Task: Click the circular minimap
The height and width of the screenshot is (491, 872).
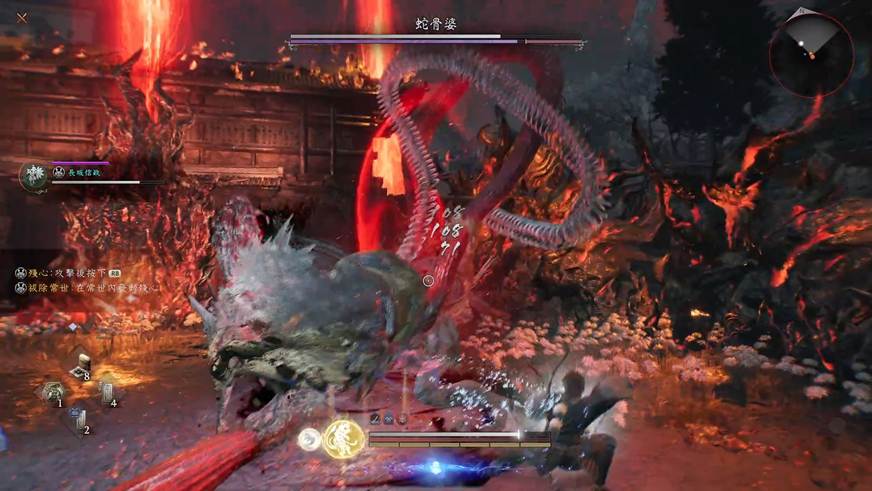Action: pos(811,54)
